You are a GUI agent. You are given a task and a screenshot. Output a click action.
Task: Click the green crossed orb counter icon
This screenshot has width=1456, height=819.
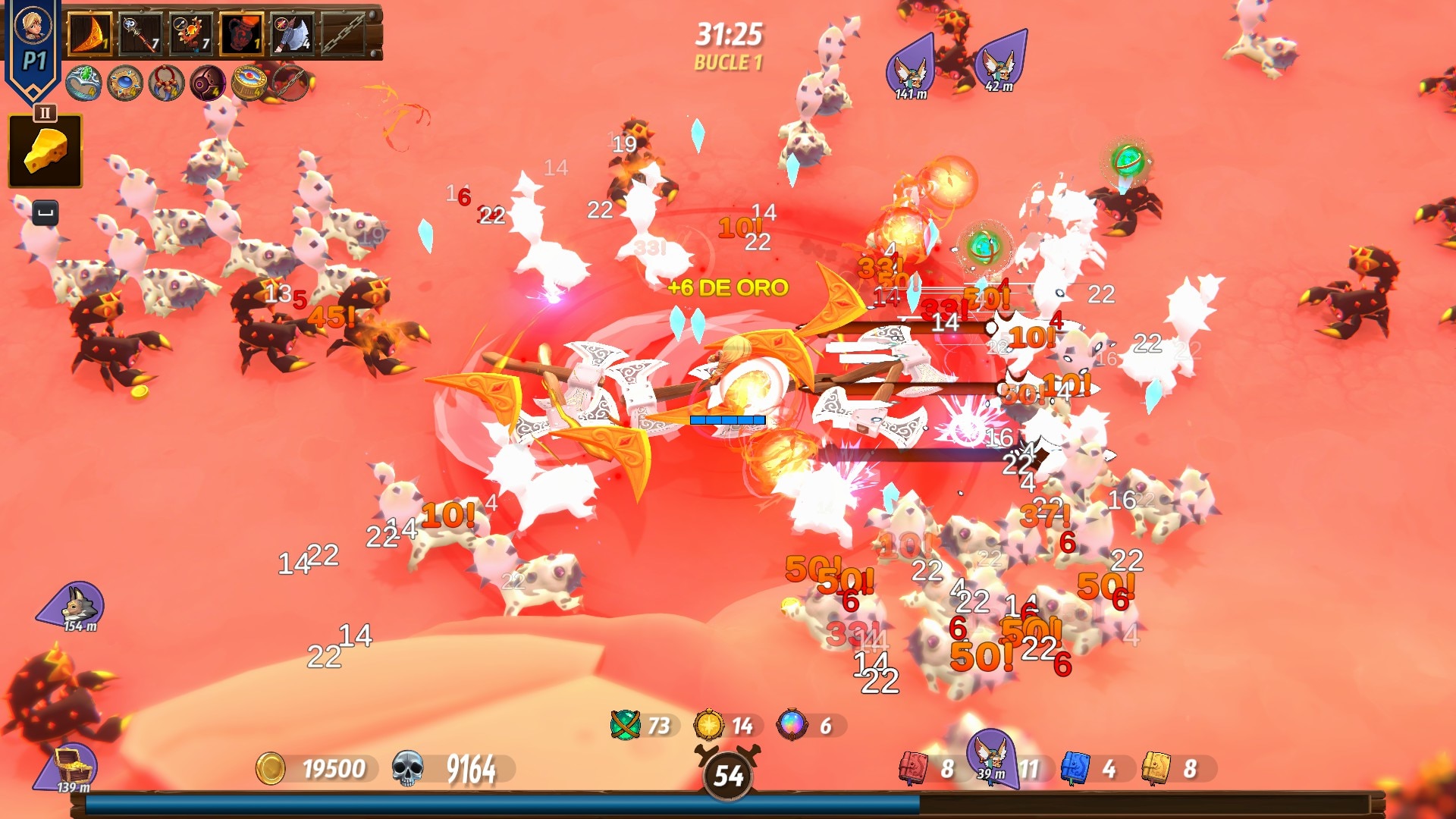[625, 725]
